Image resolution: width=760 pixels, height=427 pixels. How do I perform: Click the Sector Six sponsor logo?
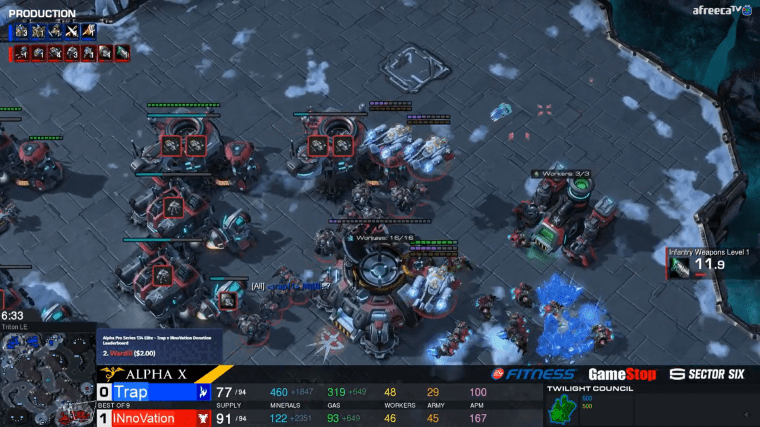coord(707,375)
